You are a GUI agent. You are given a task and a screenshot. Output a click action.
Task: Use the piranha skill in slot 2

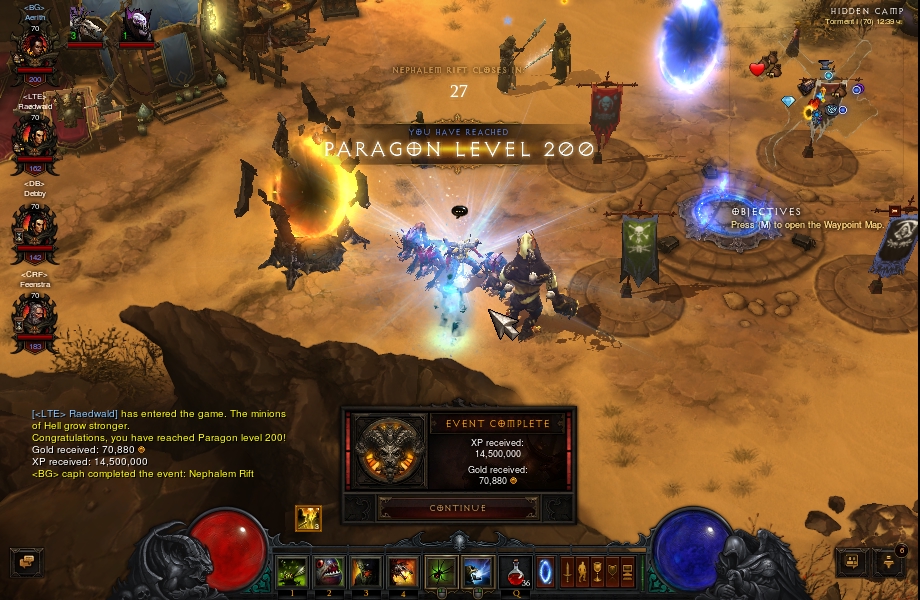pos(329,571)
